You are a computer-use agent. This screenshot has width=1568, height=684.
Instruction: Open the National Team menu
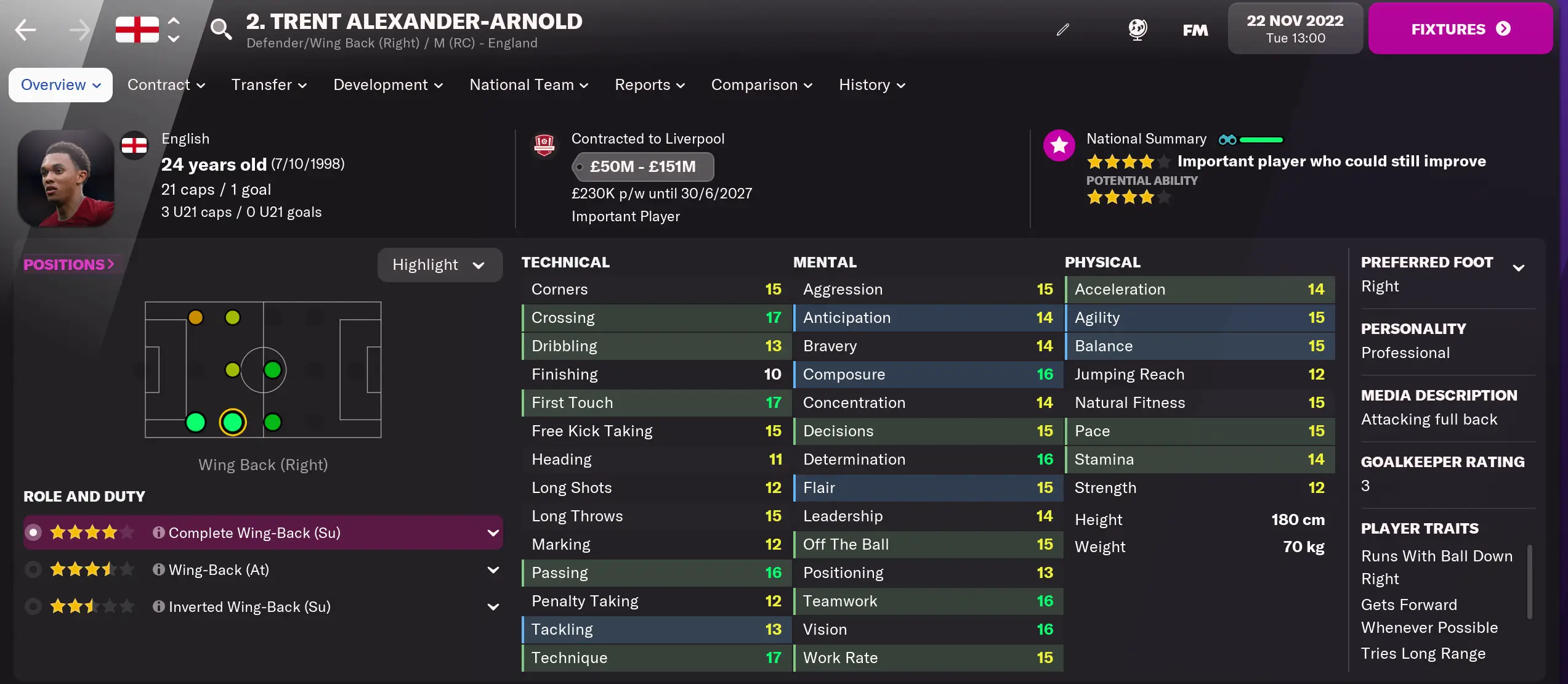click(x=528, y=85)
